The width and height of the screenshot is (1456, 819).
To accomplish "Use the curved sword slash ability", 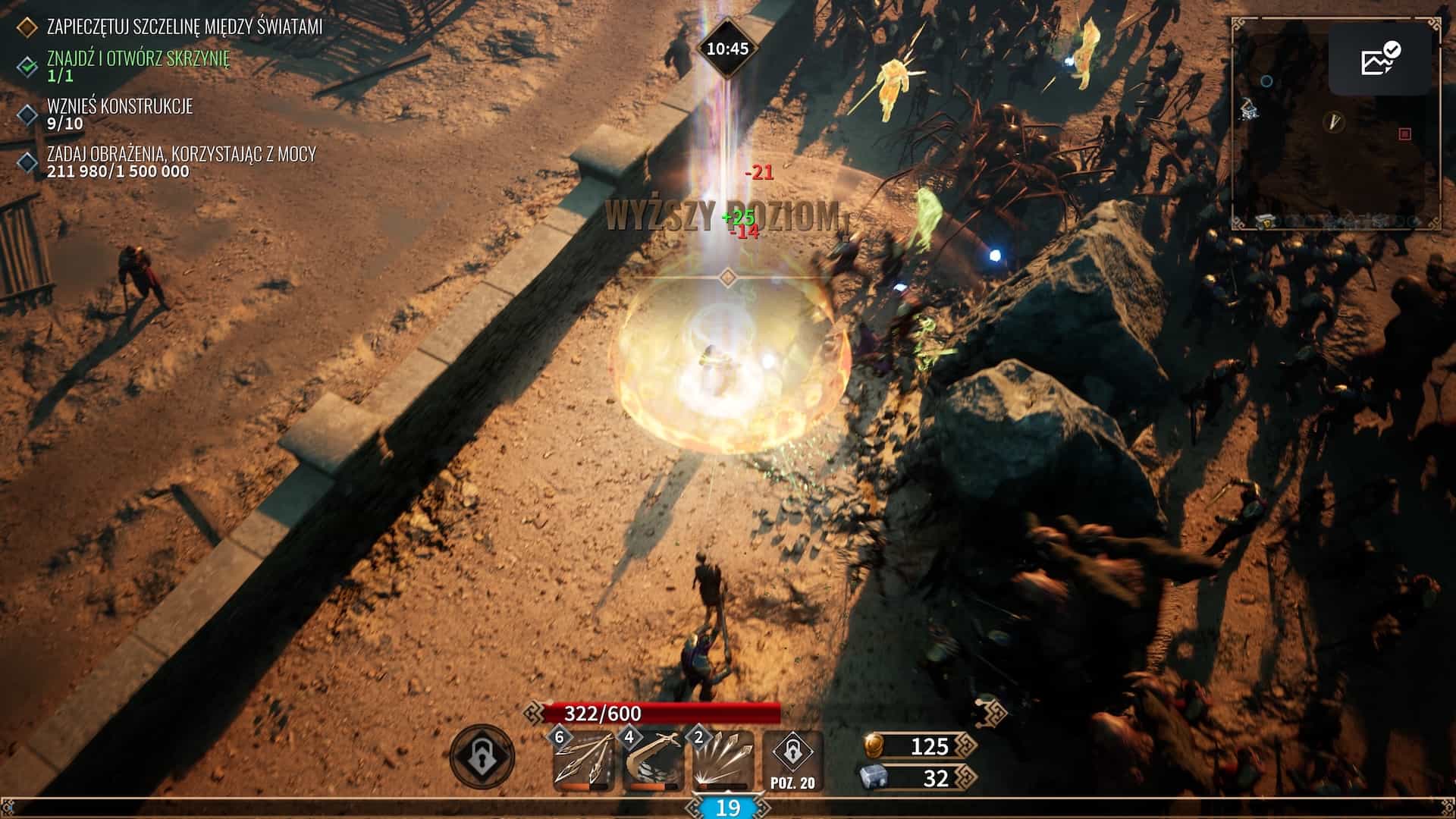I will 651,762.
